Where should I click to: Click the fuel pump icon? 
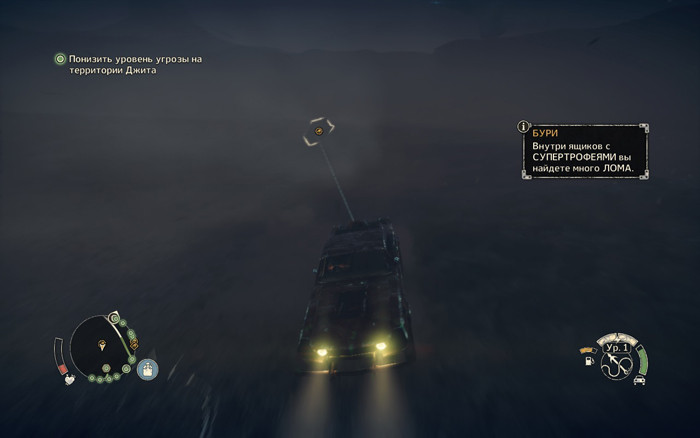[588, 361]
